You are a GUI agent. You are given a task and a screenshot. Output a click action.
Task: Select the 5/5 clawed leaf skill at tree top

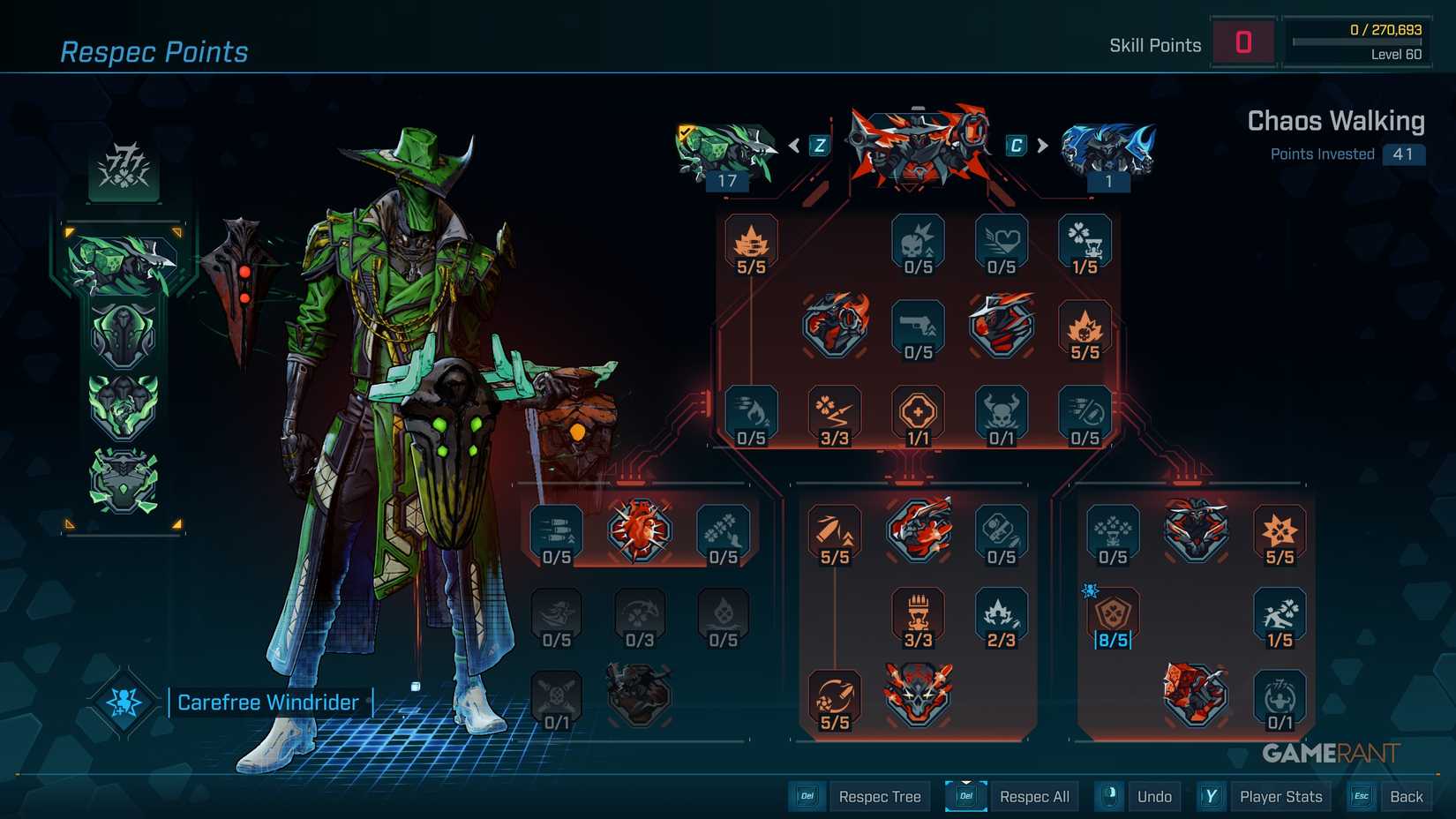[752, 243]
